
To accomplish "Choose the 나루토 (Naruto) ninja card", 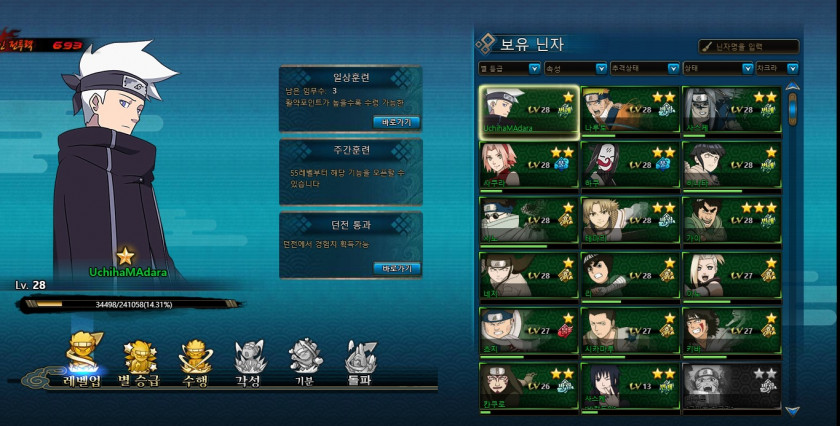I will point(629,109).
